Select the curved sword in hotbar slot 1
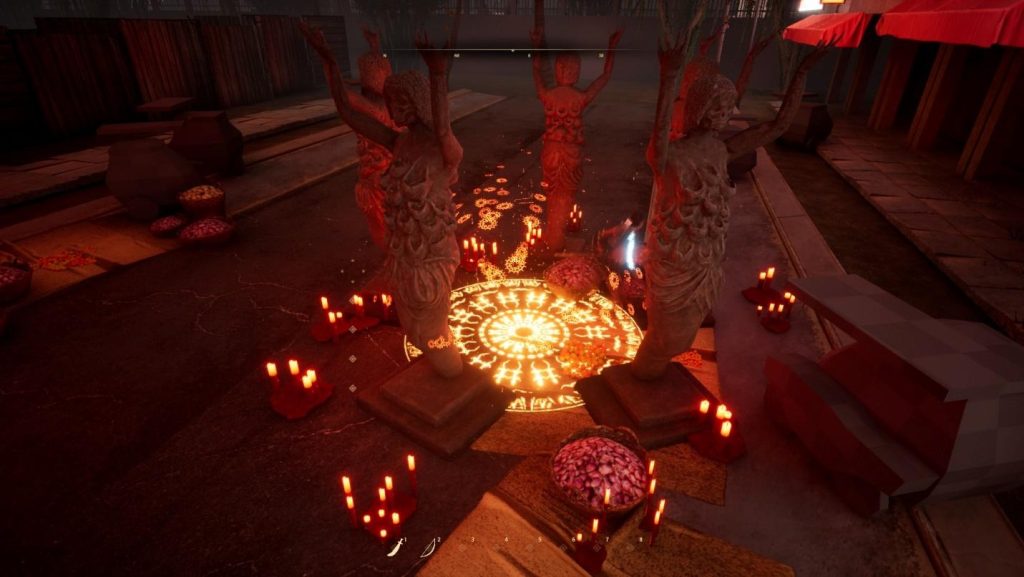This screenshot has width=1024, height=577. click(x=395, y=547)
